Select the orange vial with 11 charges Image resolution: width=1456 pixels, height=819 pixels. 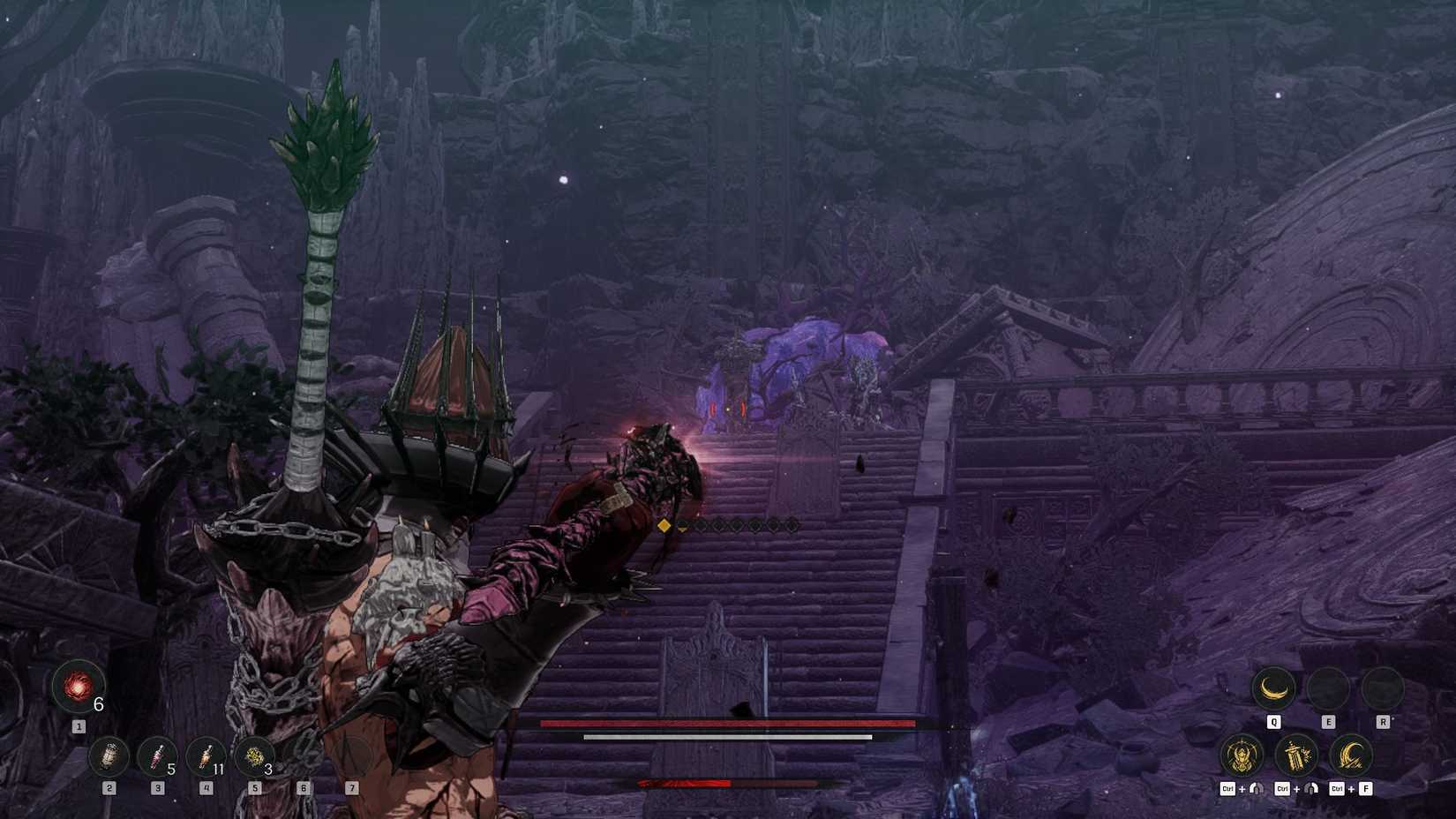[206, 756]
